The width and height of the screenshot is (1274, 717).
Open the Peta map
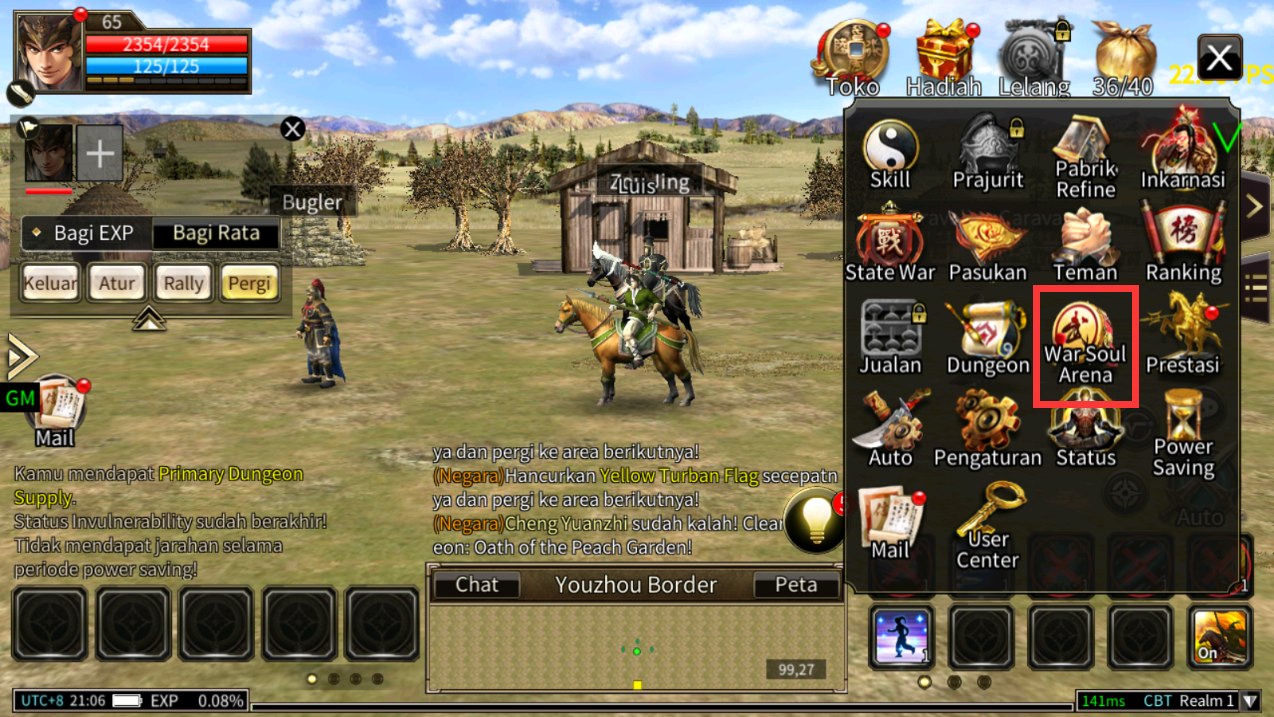pos(796,585)
